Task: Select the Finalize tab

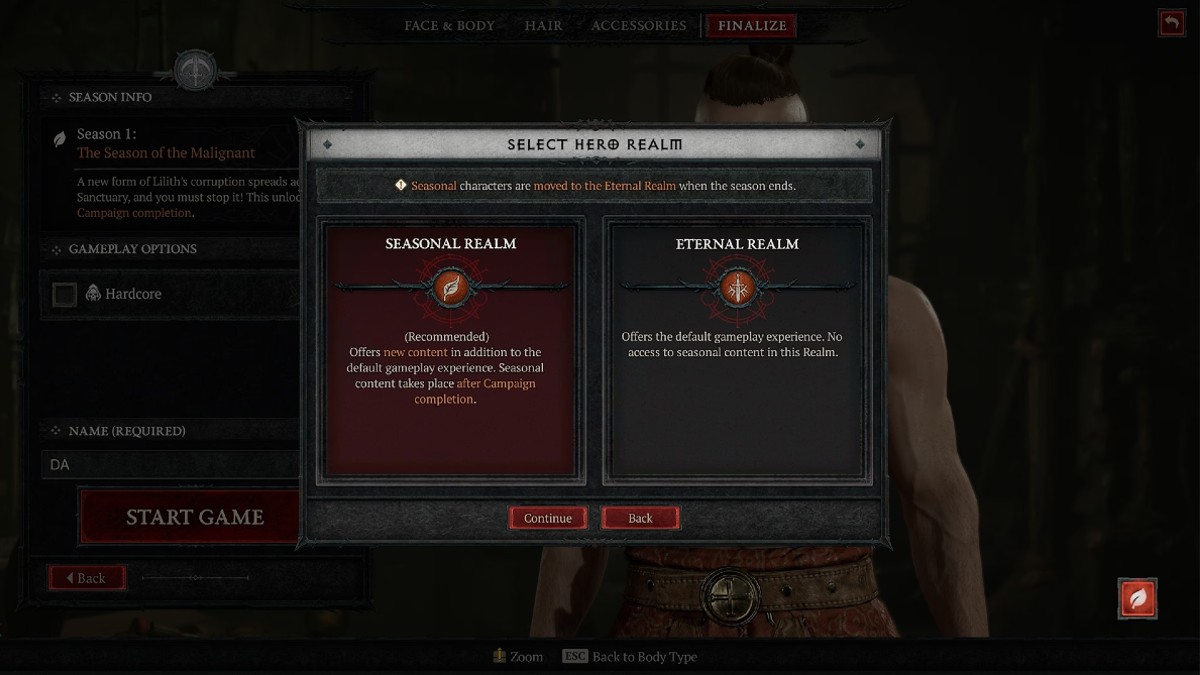Action: click(751, 26)
